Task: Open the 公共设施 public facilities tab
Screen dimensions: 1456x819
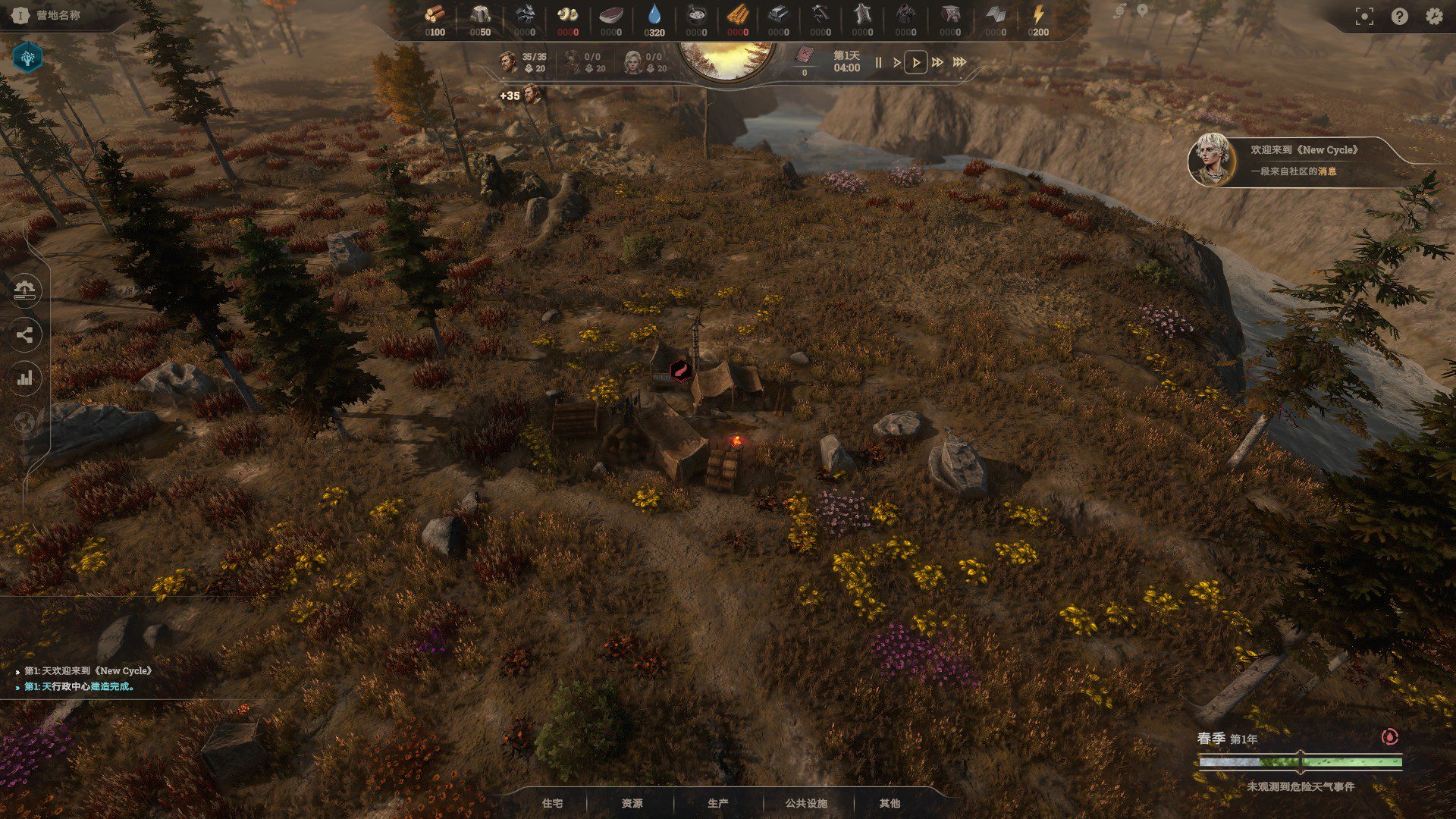Action: (x=806, y=803)
